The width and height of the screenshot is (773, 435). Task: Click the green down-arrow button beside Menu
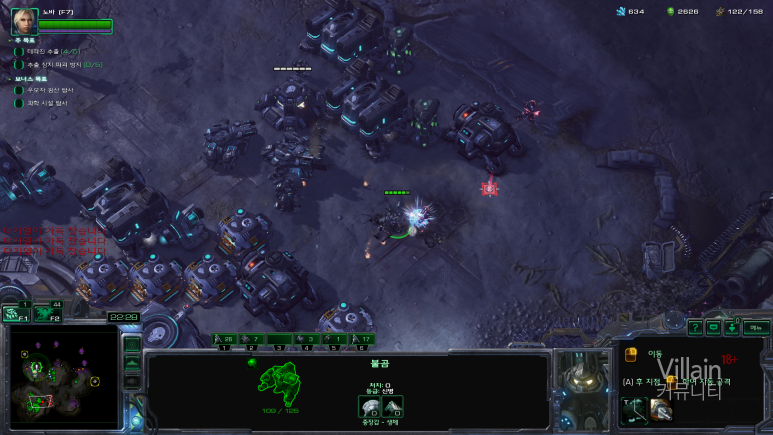coord(733,327)
